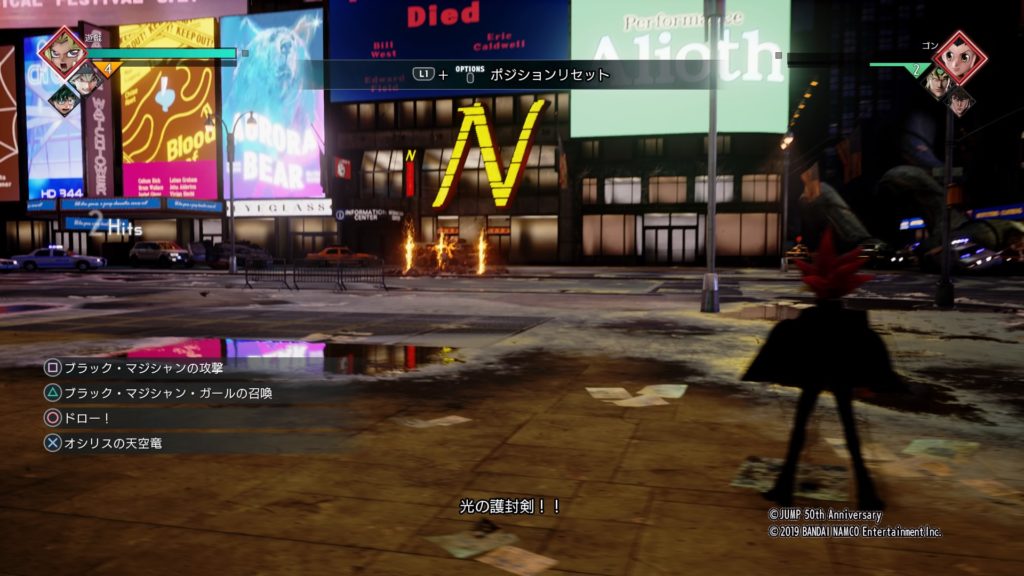
Task: Click Gon's opponent portrait
Action: point(960,56)
